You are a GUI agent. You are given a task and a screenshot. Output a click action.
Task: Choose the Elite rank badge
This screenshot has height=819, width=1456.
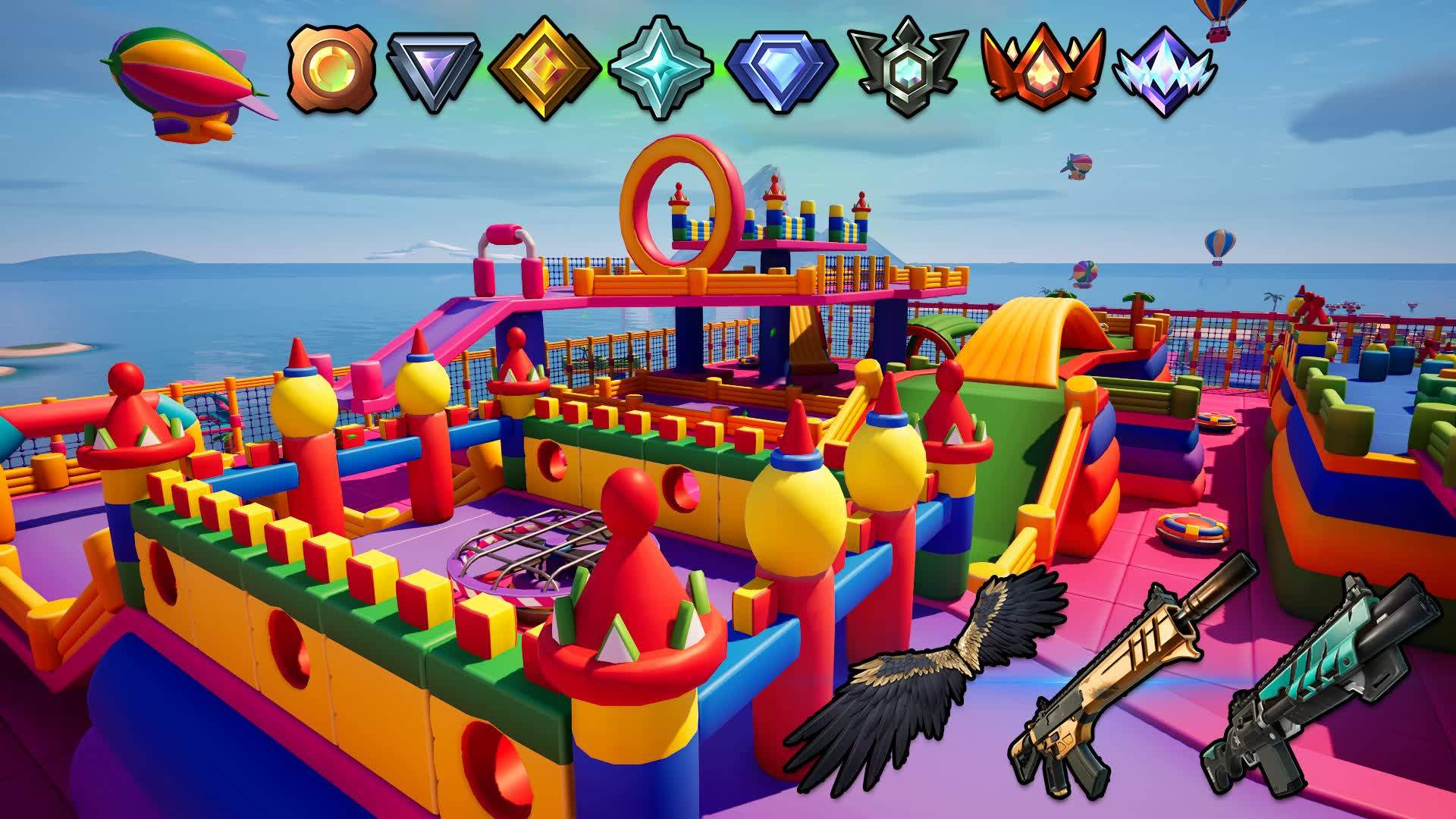[x=907, y=70]
